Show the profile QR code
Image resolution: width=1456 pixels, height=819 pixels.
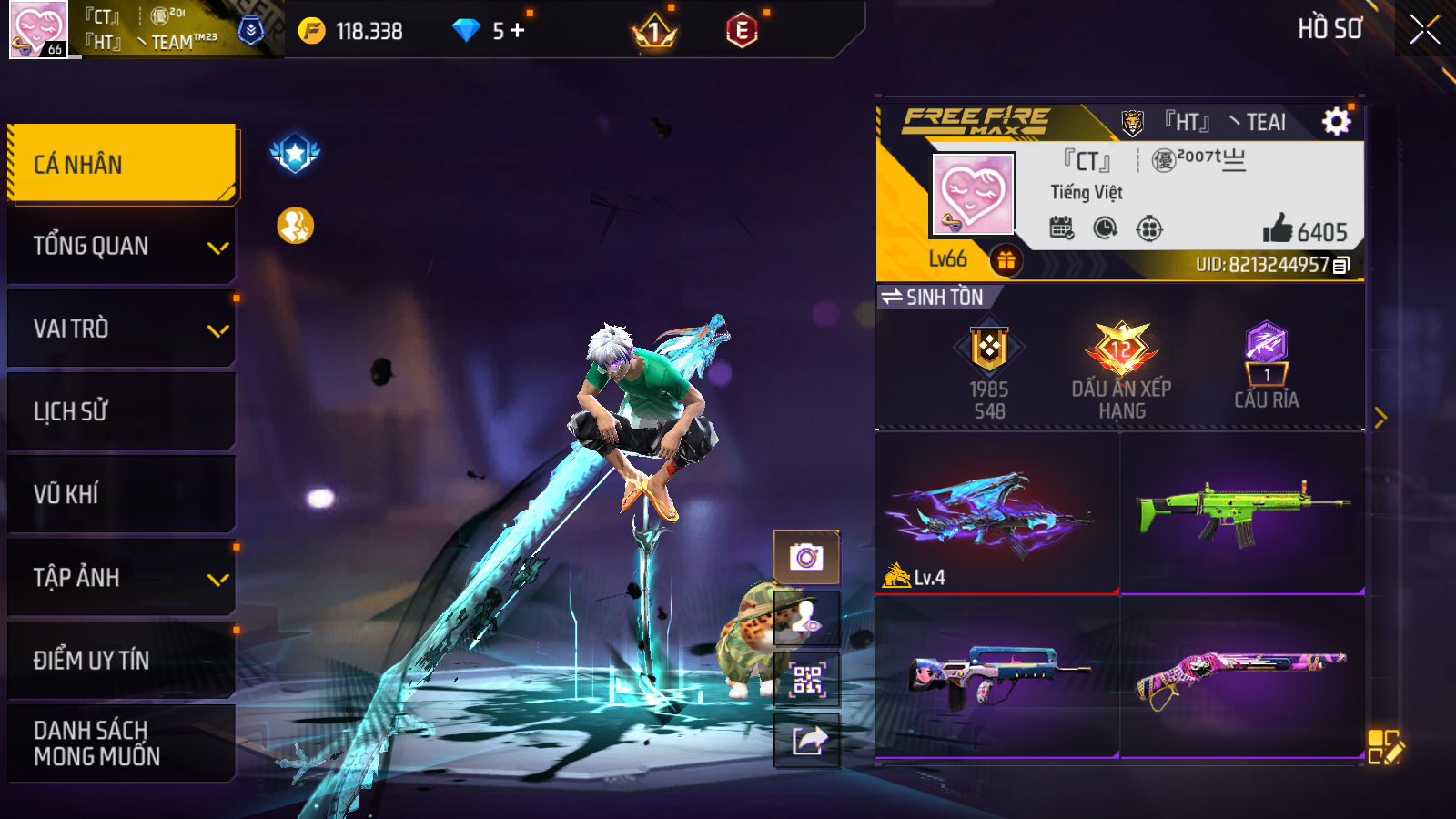[806, 680]
